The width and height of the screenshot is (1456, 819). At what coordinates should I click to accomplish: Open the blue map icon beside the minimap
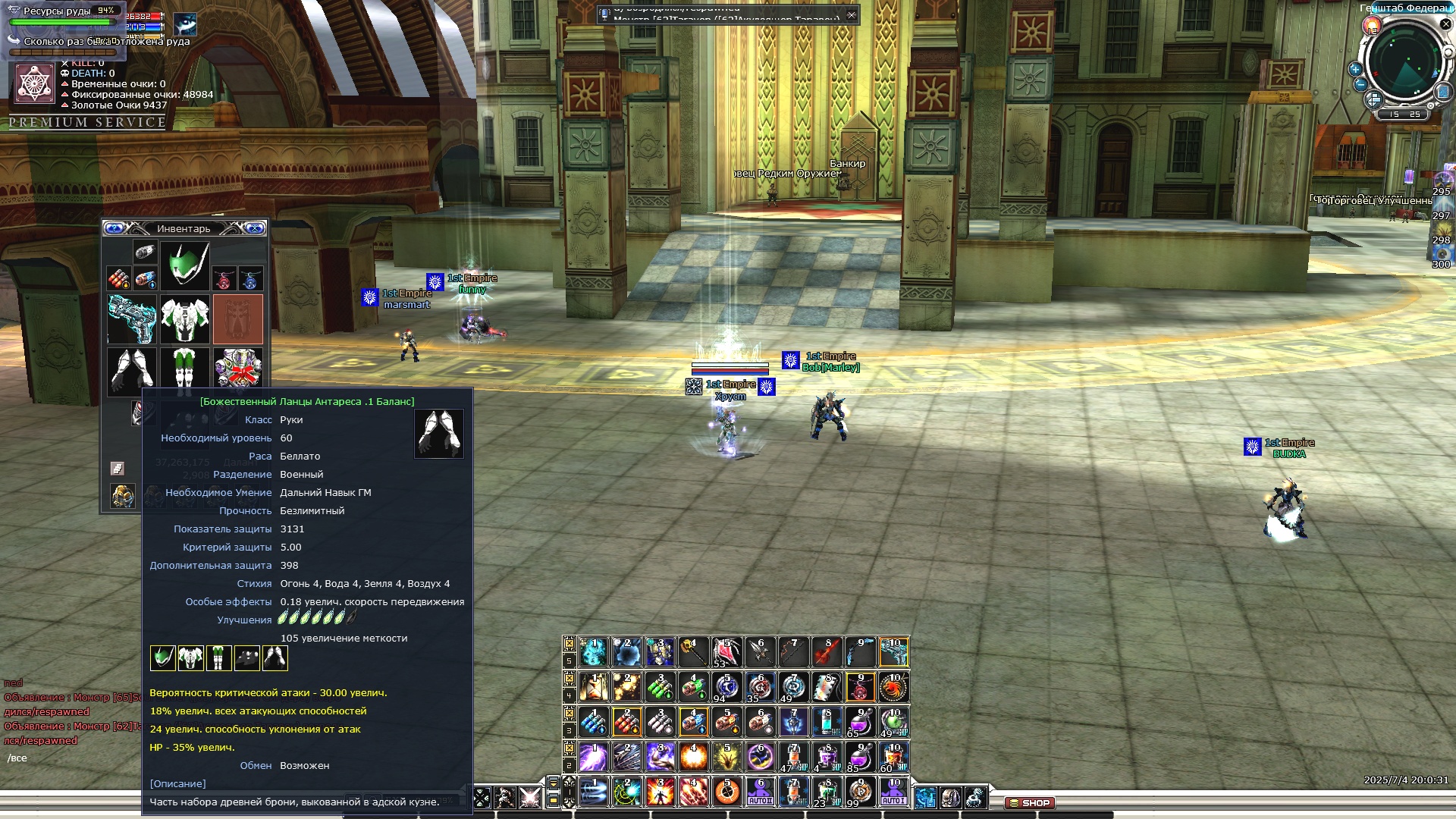tap(1443, 93)
